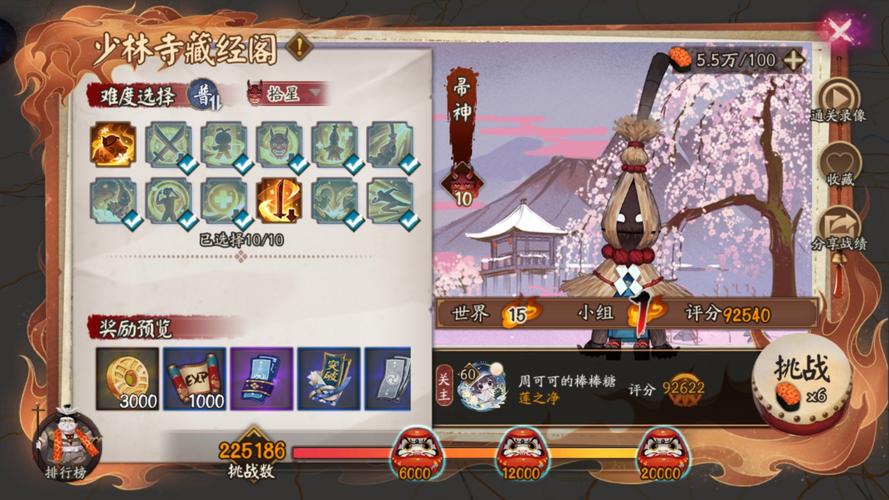Image resolution: width=889 pixels, height=500 pixels.
Task: Toggle the crossed swords modifier
Action: [168, 144]
